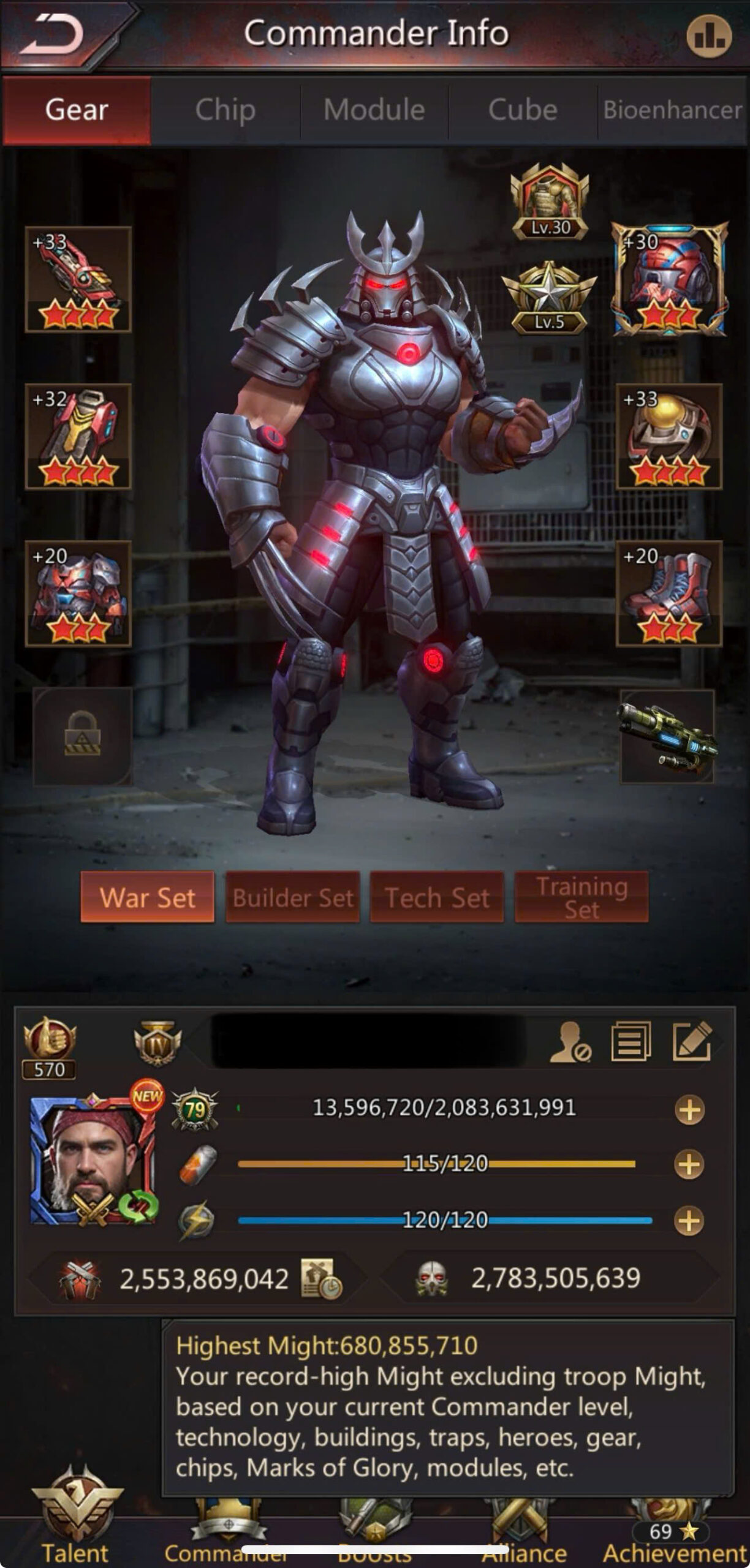Select the +30 helmet gear slot
The height and width of the screenshot is (1568, 750).
pyautogui.click(x=669, y=279)
